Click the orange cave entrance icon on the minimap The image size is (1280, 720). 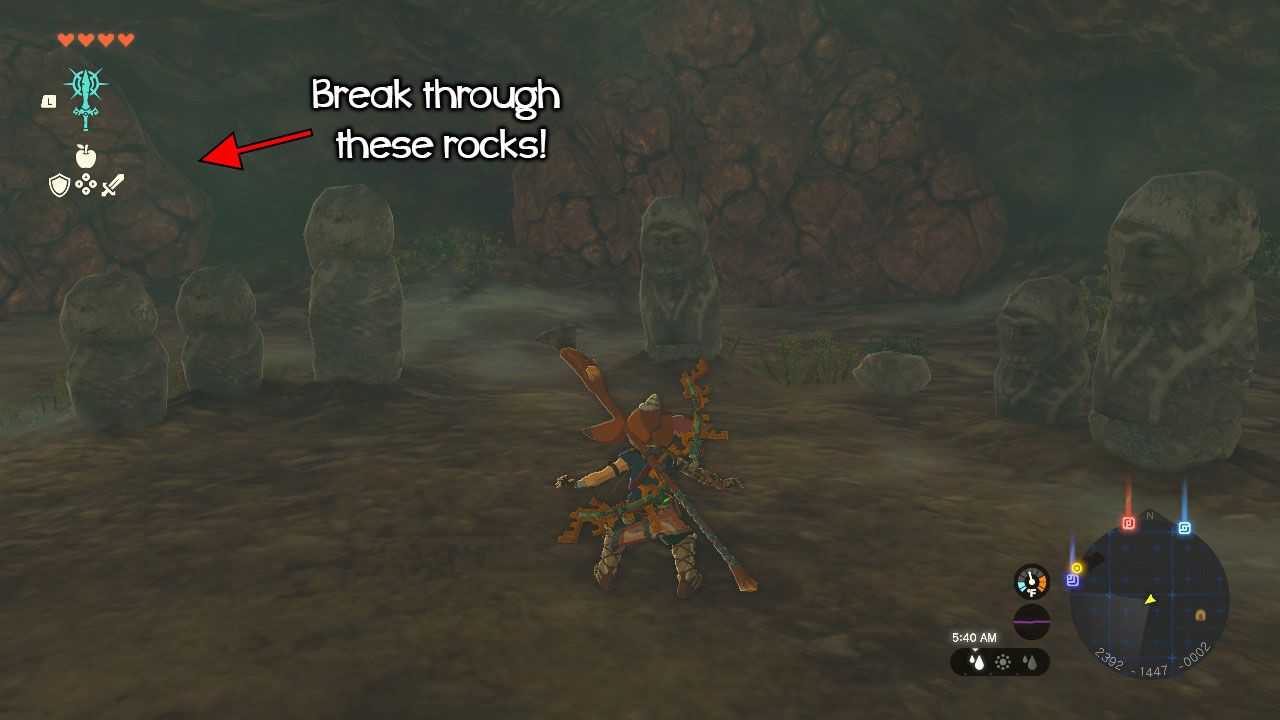[x=1200, y=615]
